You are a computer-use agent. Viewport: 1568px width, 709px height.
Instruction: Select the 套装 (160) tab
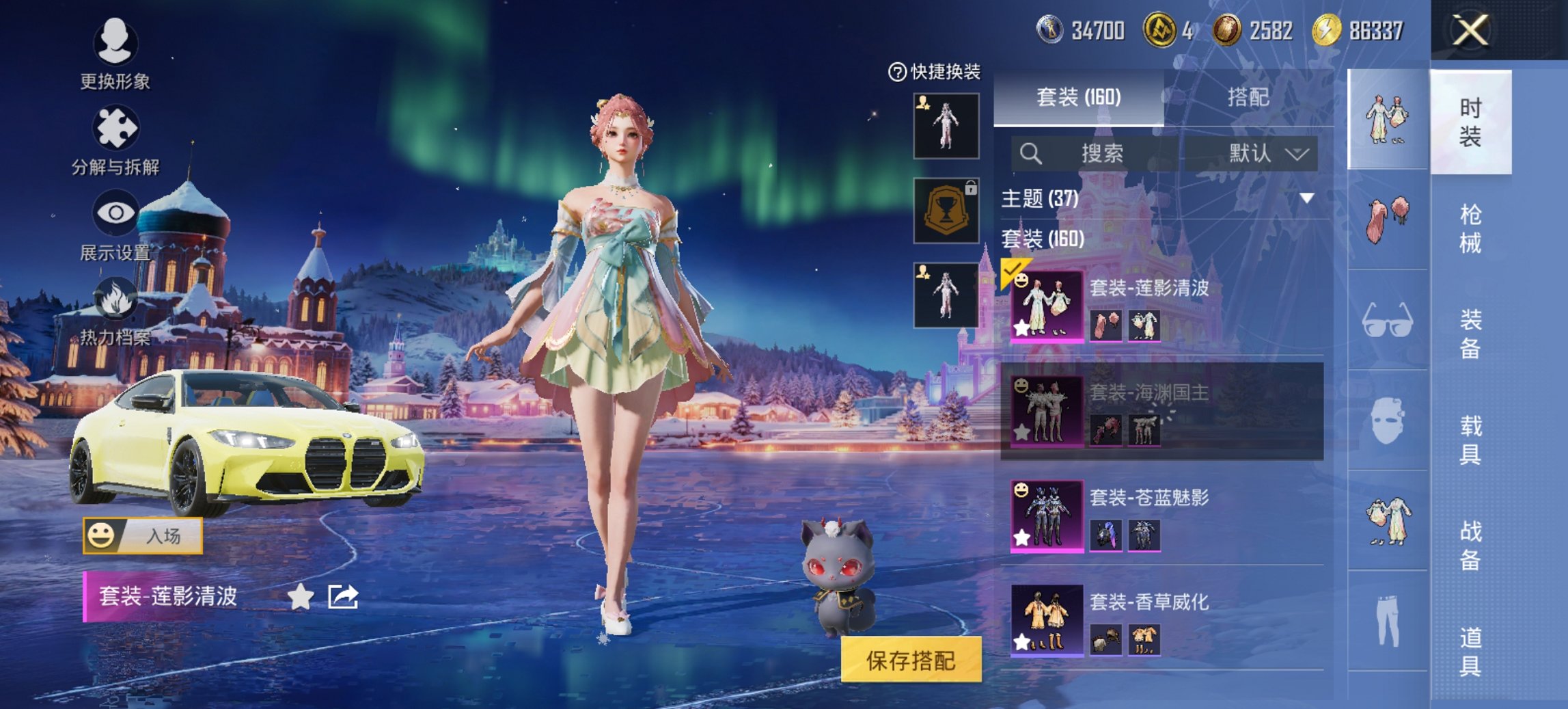(1078, 97)
